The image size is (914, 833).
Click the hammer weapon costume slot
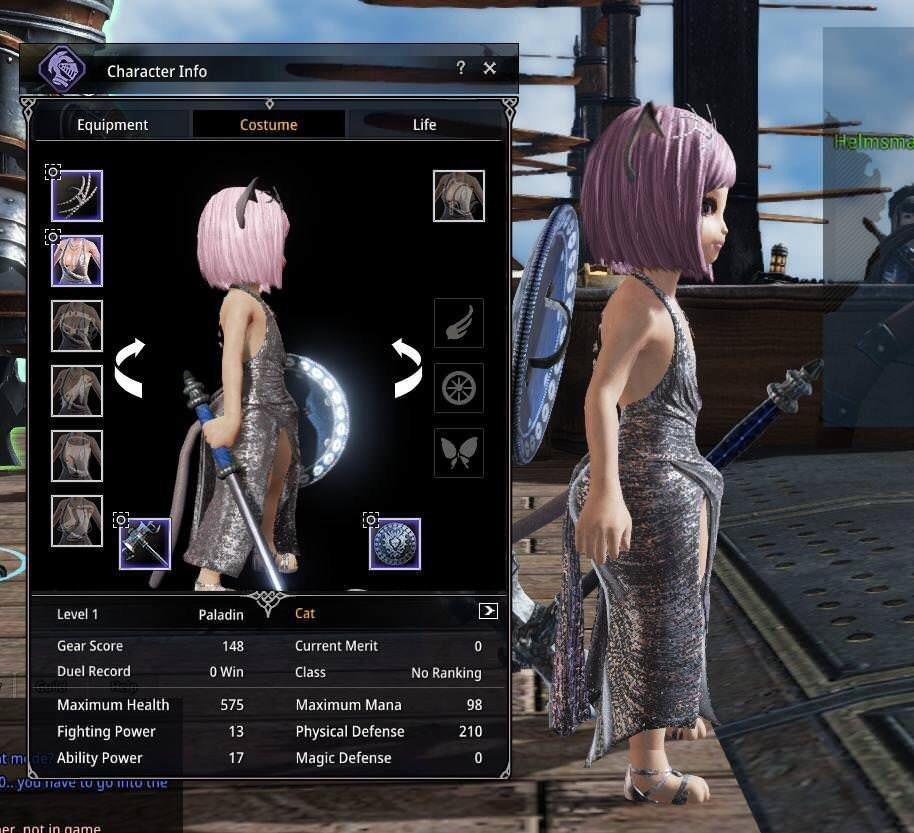pyautogui.click(x=145, y=544)
